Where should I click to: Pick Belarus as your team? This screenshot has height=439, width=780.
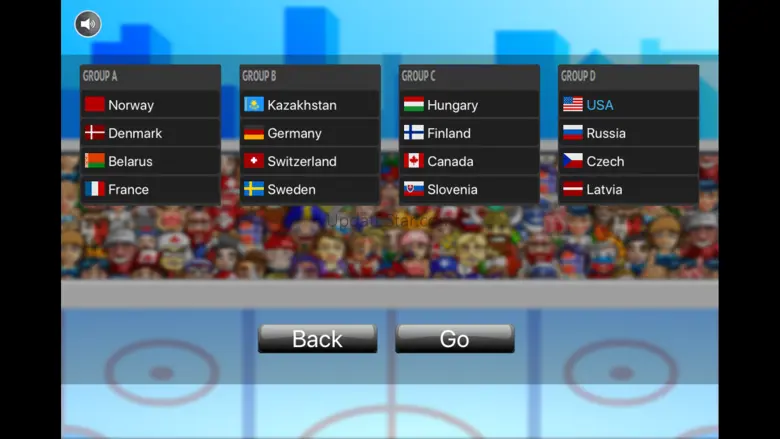click(150, 161)
